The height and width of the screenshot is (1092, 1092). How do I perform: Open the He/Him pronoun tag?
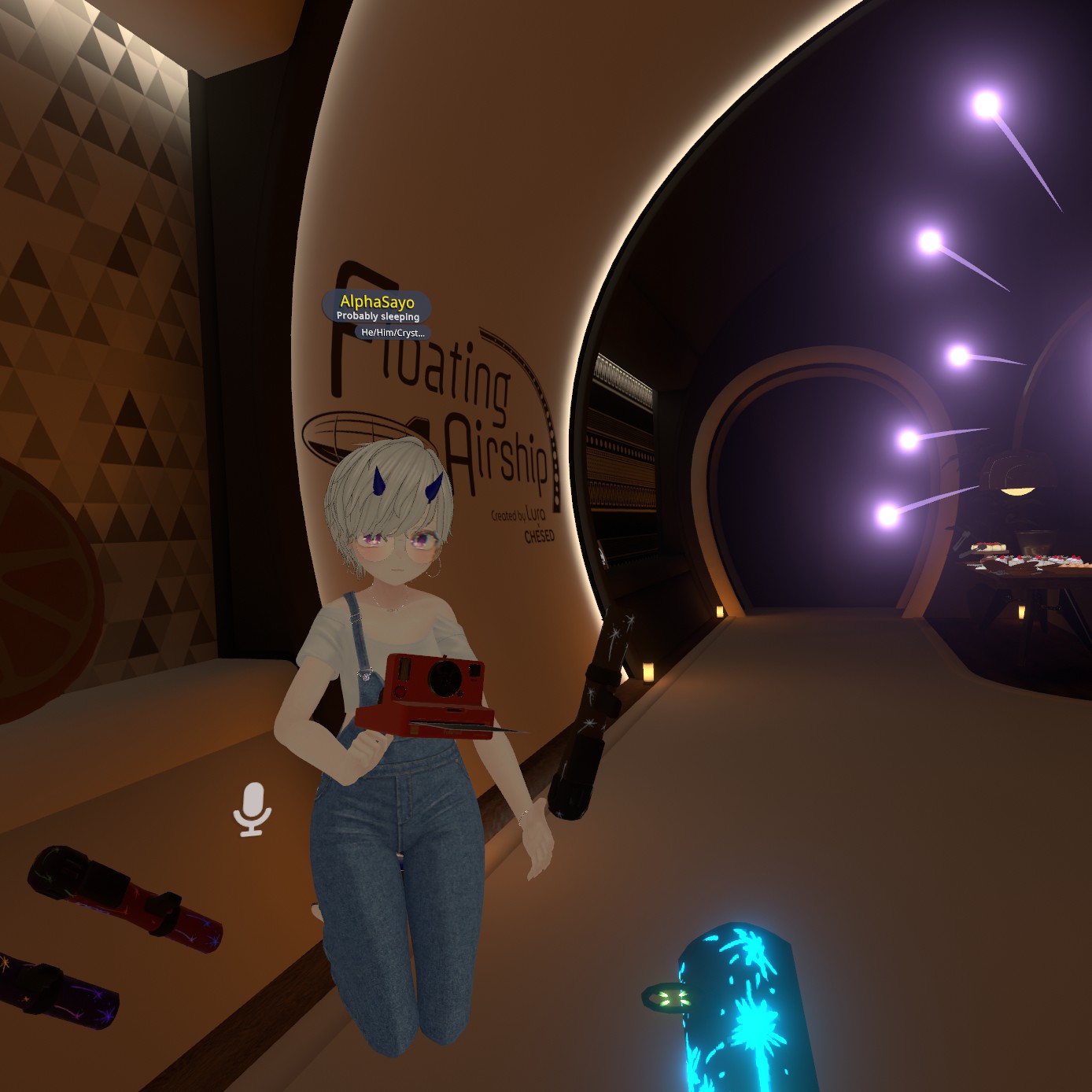pyautogui.click(x=393, y=333)
